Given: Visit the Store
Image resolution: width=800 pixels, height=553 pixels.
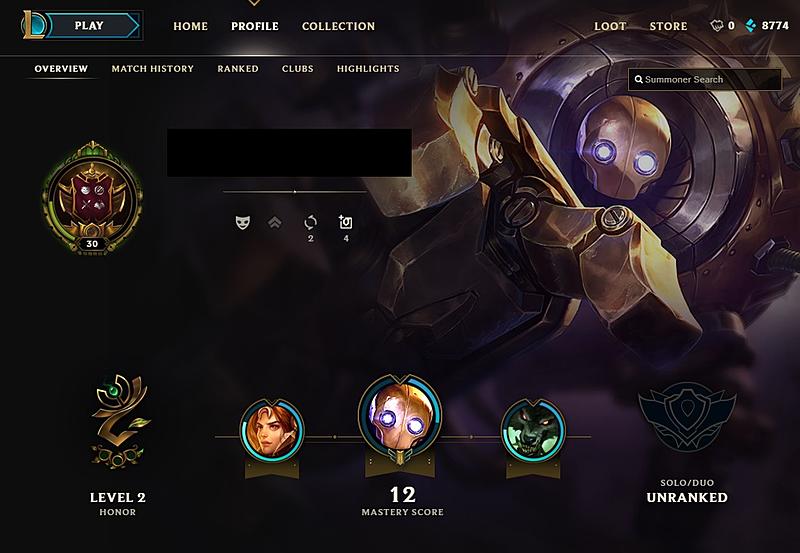Looking at the screenshot, I should [x=668, y=26].
